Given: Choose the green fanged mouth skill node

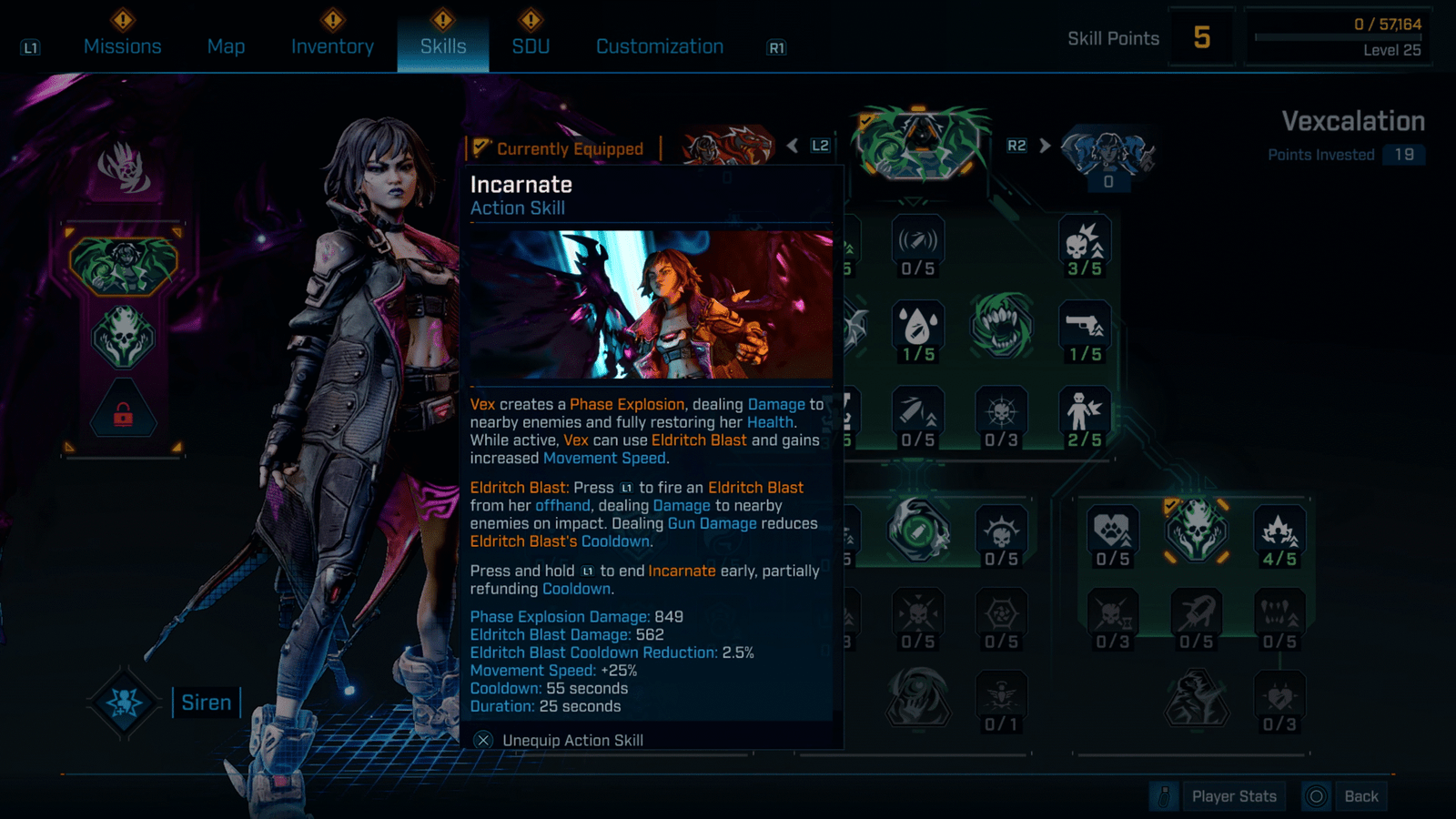Looking at the screenshot, I should [1001, 326].
